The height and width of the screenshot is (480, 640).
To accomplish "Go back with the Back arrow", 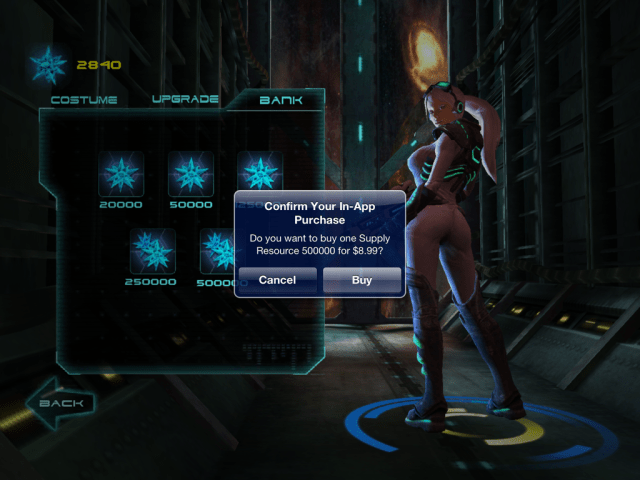I will (x=61, y=404).
